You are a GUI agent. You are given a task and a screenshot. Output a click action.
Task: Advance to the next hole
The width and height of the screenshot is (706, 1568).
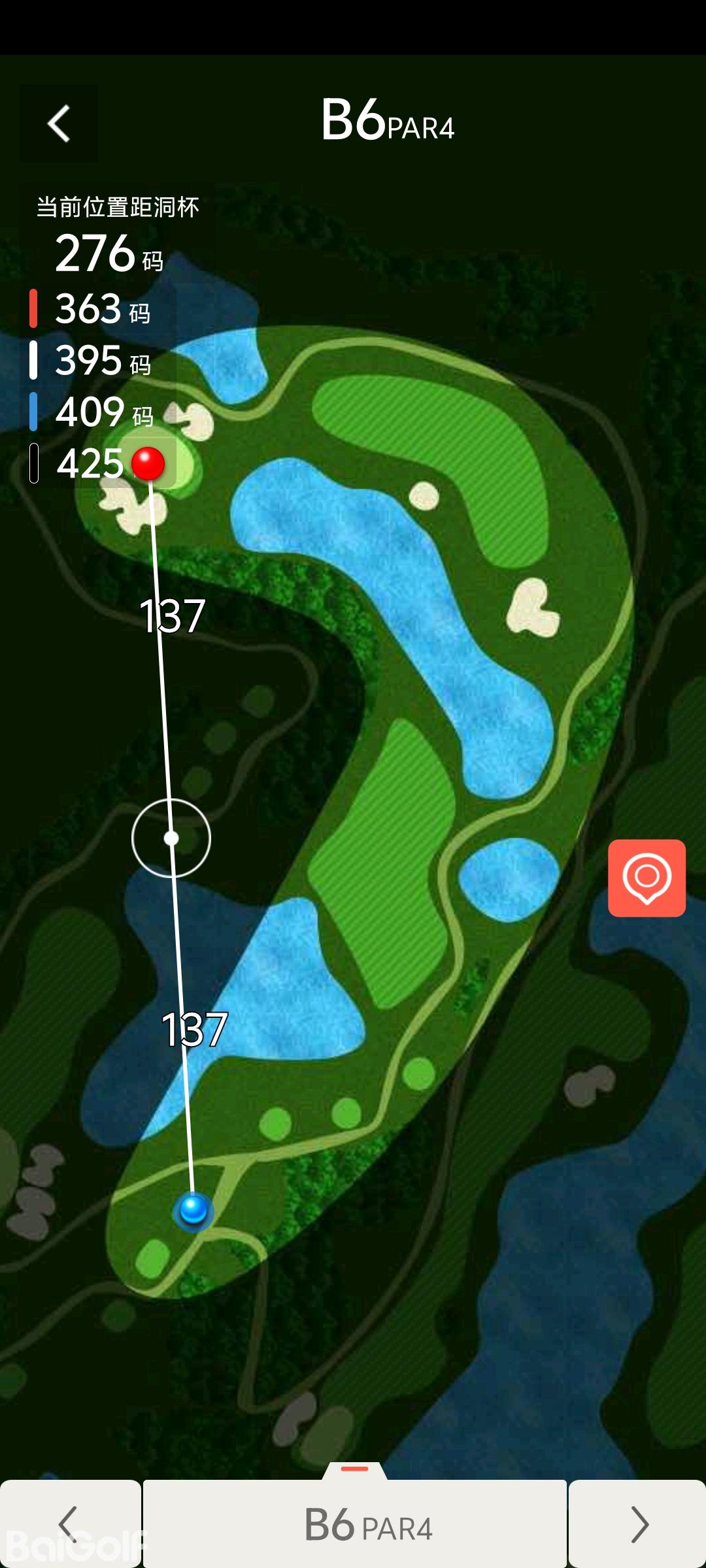[x=637, y=1524]
